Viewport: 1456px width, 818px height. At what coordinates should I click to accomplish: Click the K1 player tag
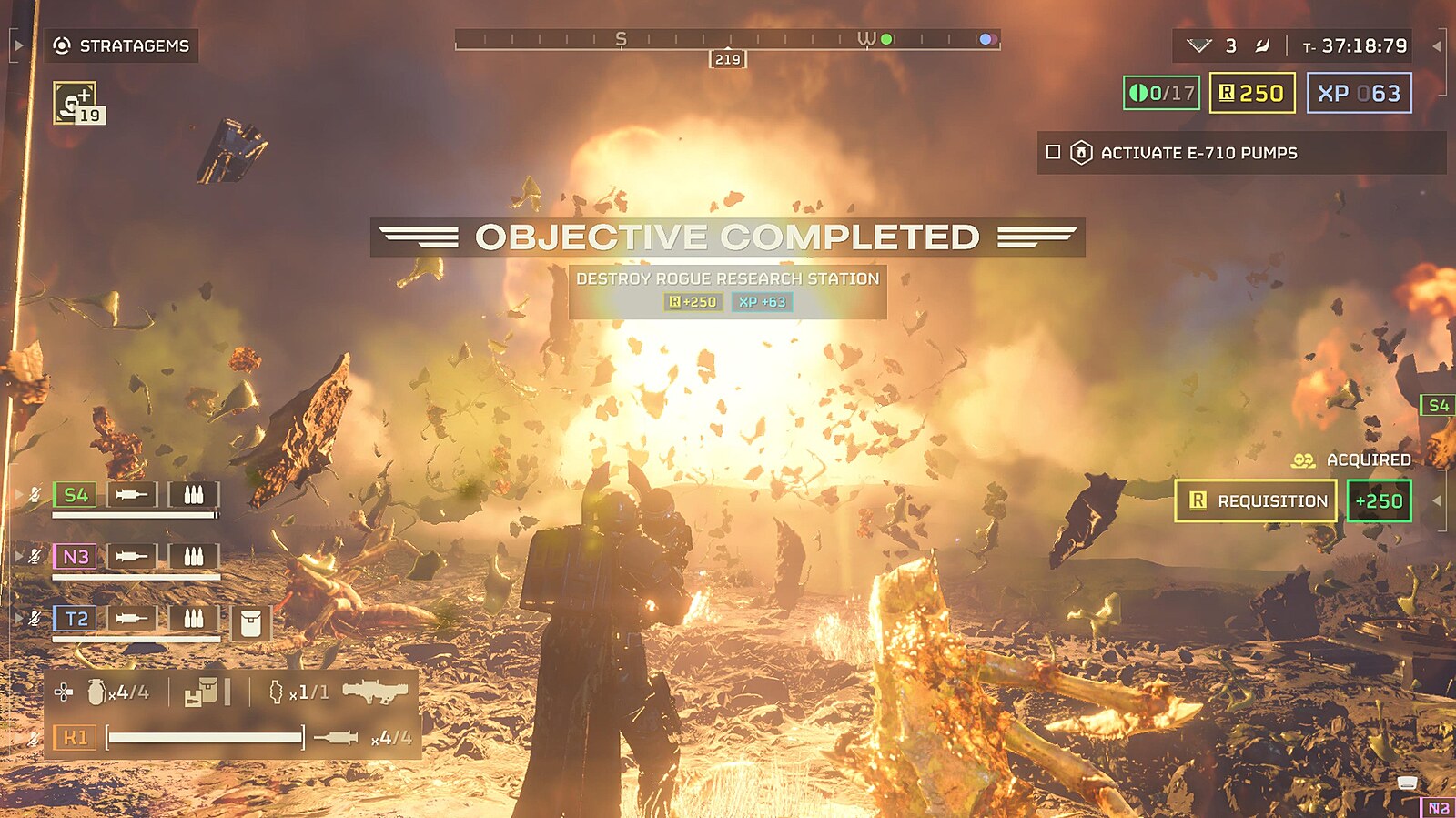pos(75,737)
